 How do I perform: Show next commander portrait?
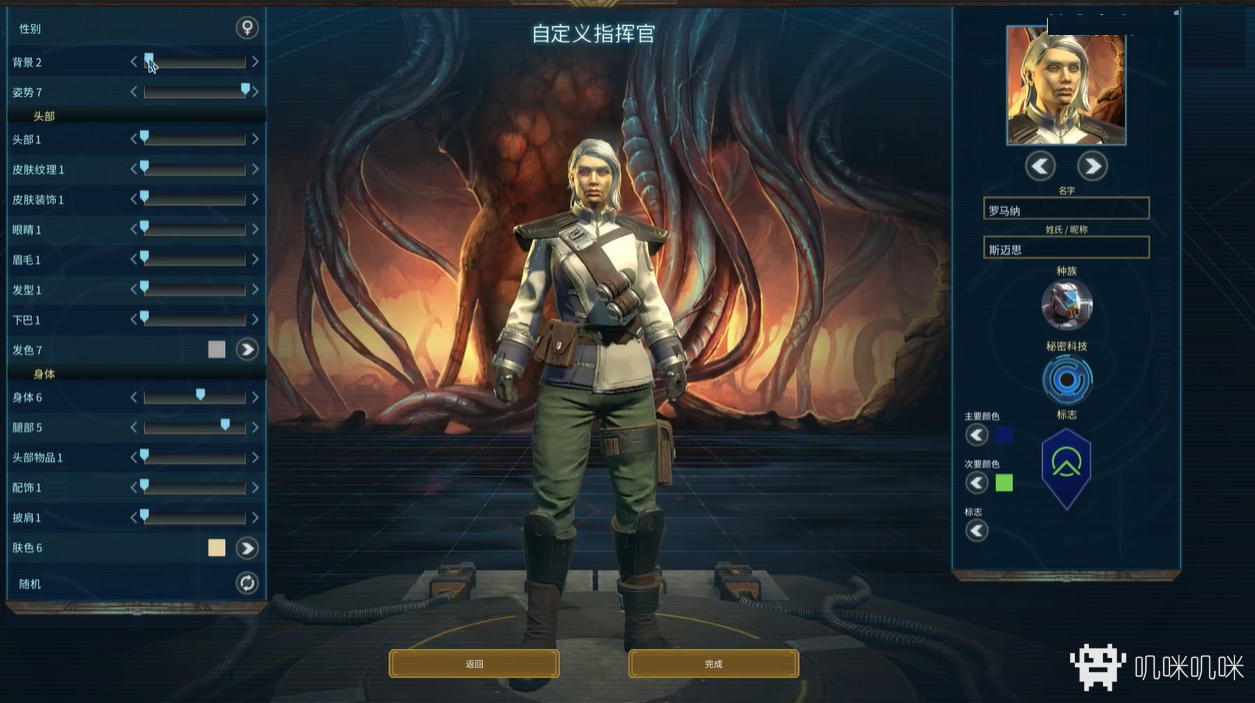[x=1092, y=166]
